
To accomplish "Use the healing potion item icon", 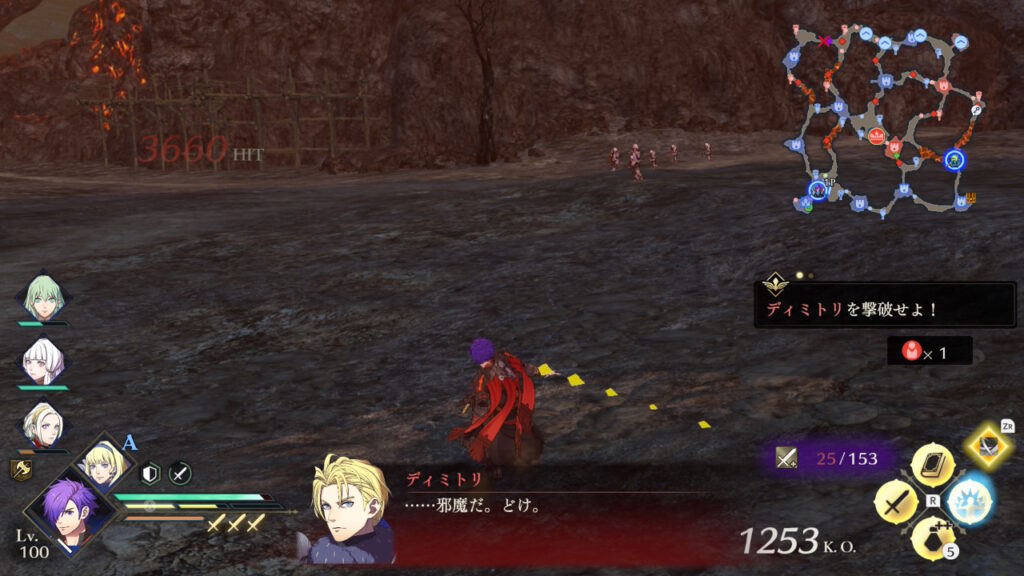I will tap(932, 537).
